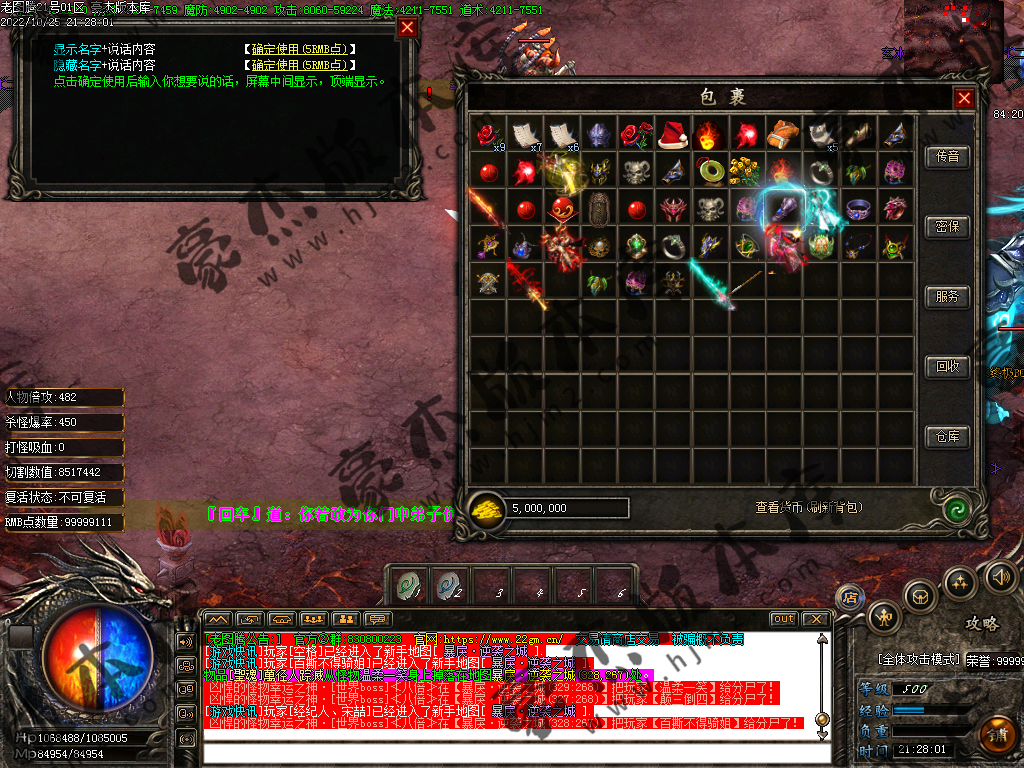1024x768 pixels.
Task: Close the announcement dialog box
Action: pyautogui.click(x=407, y=28)
